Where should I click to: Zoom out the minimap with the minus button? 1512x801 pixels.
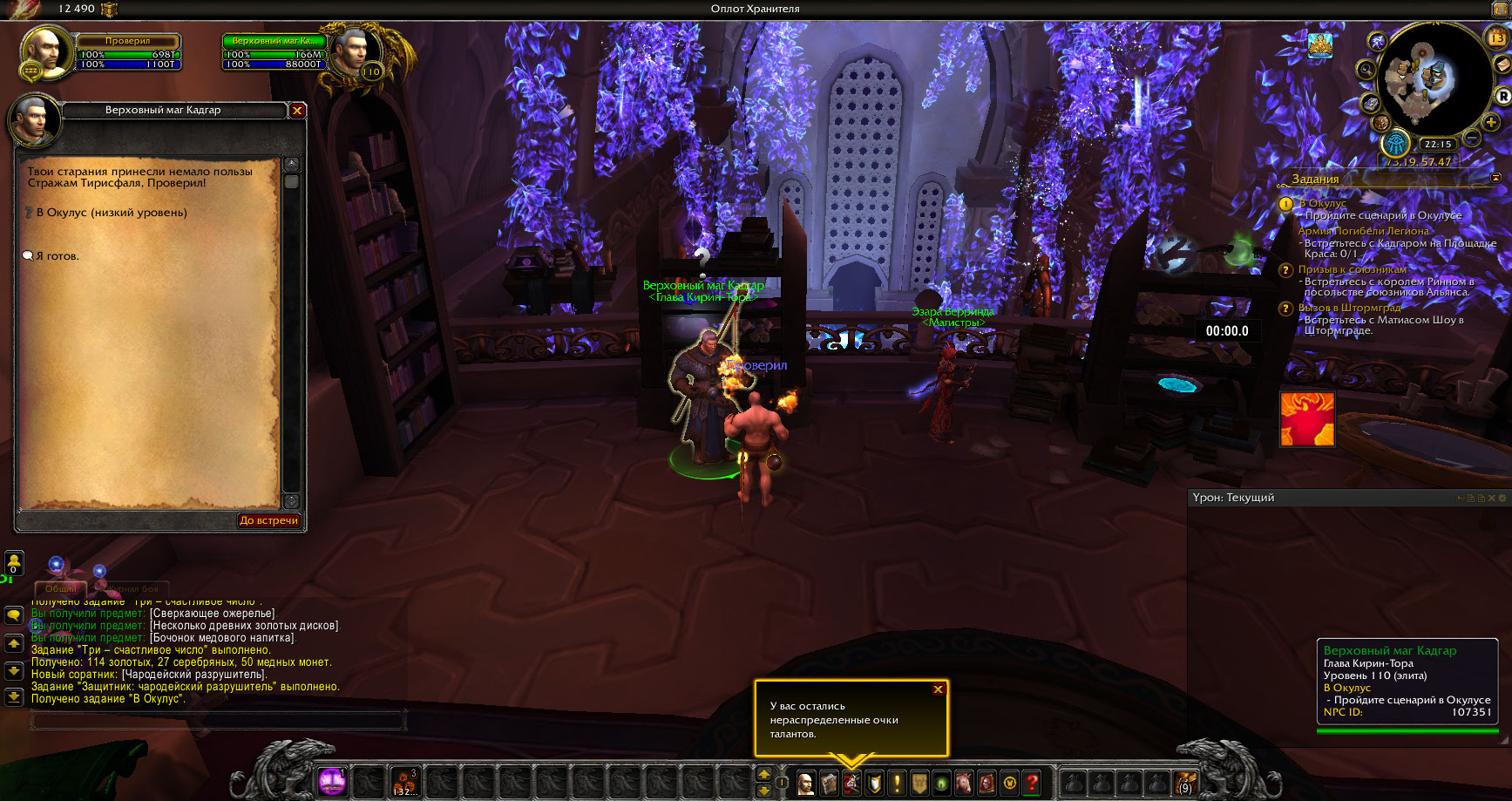pos(1472,138)
